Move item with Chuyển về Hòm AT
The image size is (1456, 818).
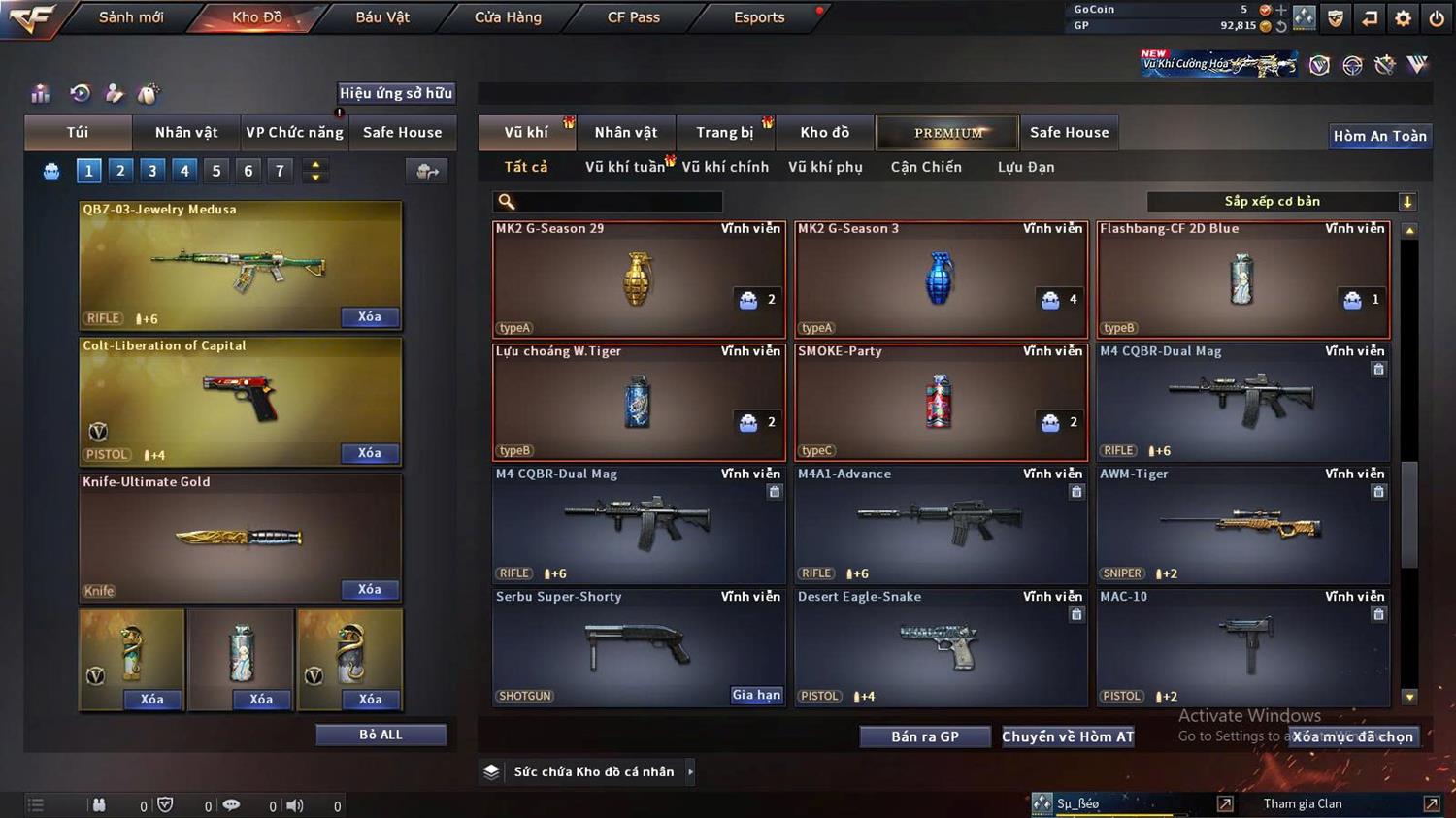click(x=1067, y=736)
